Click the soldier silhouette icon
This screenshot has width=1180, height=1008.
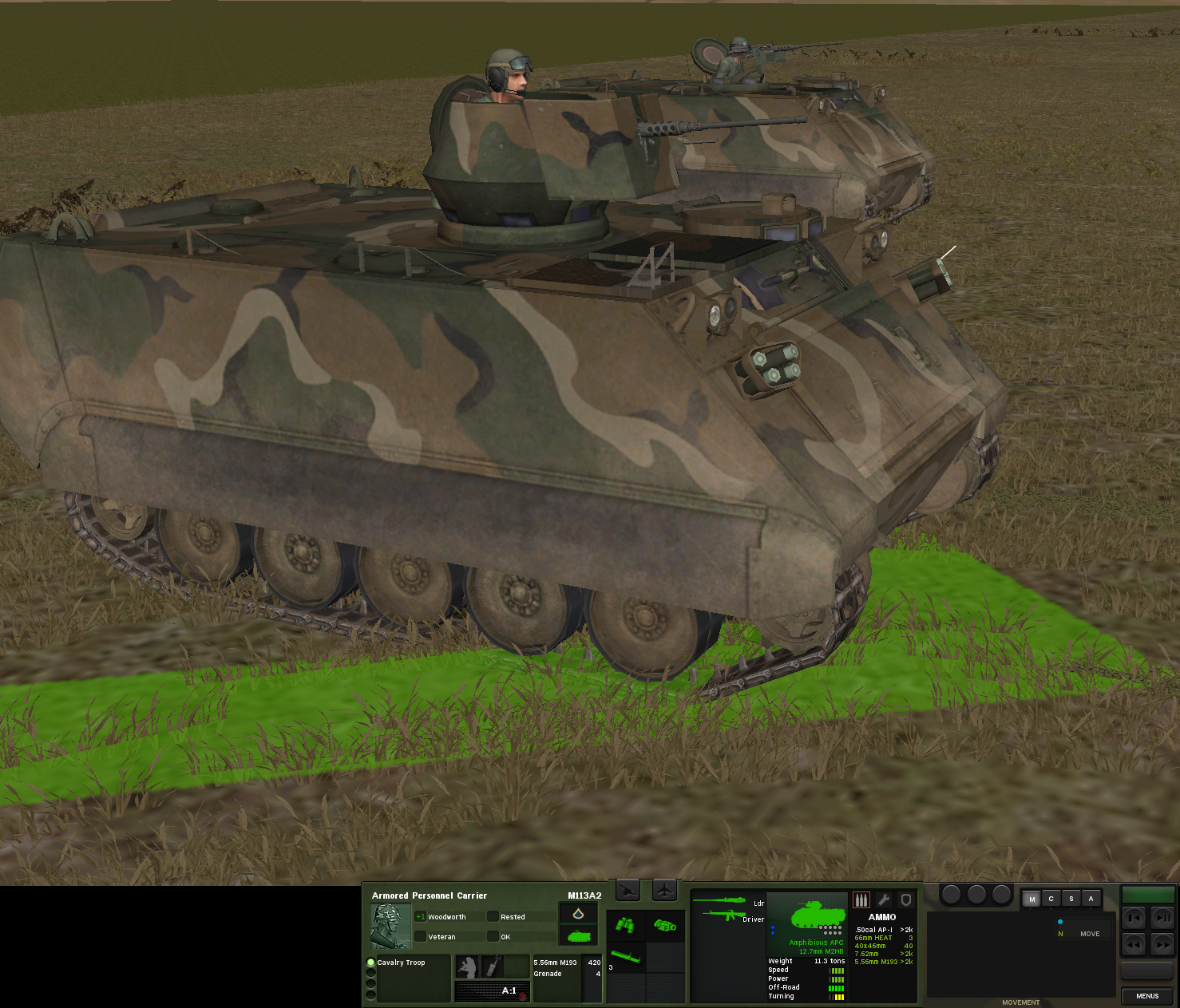click(x=468, y=966)
